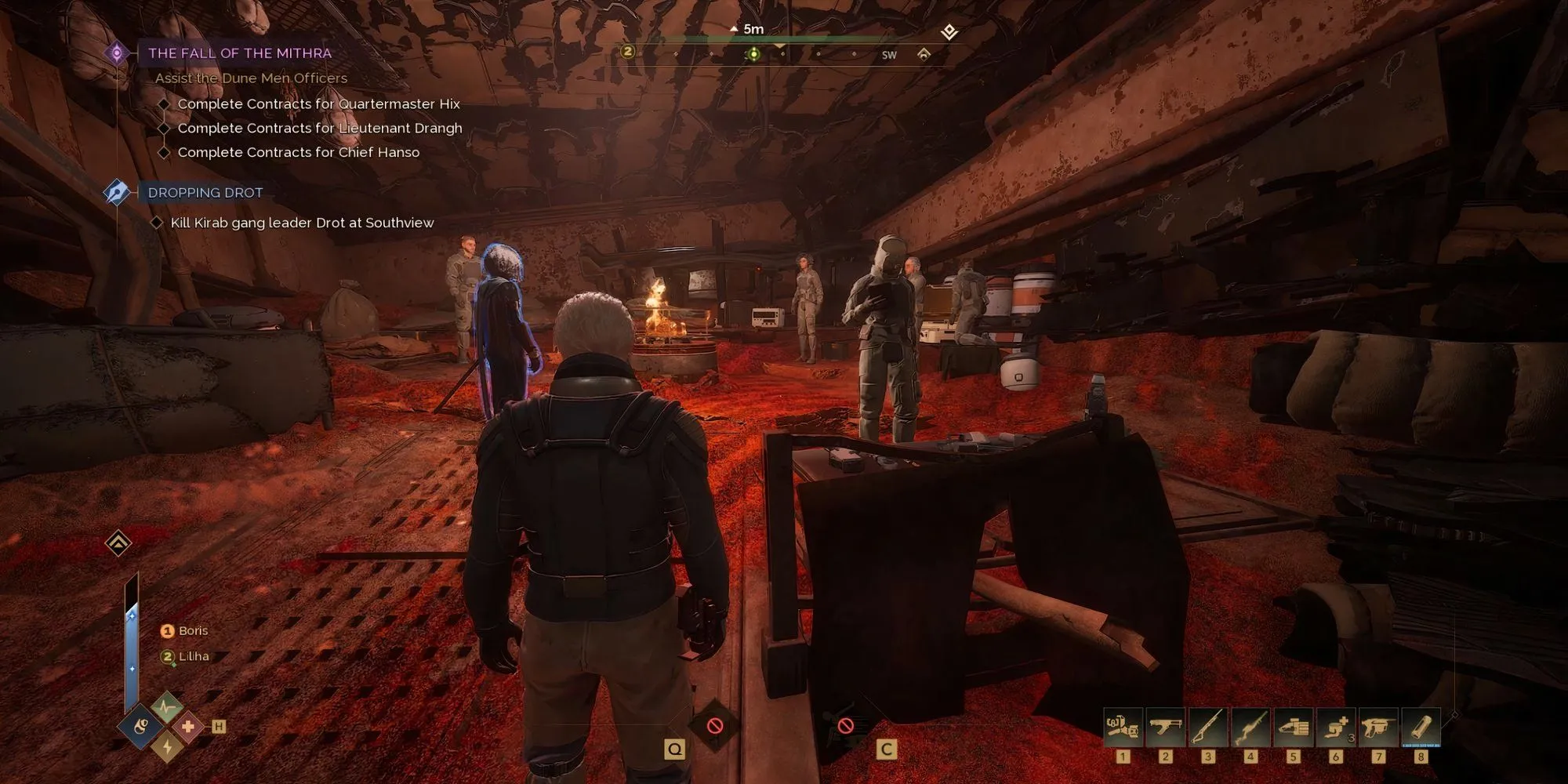Viewport: 1568px width, 784px height.
Task: Equip the pistol in hotbar slot 2
Action: tap(1165, 728)
